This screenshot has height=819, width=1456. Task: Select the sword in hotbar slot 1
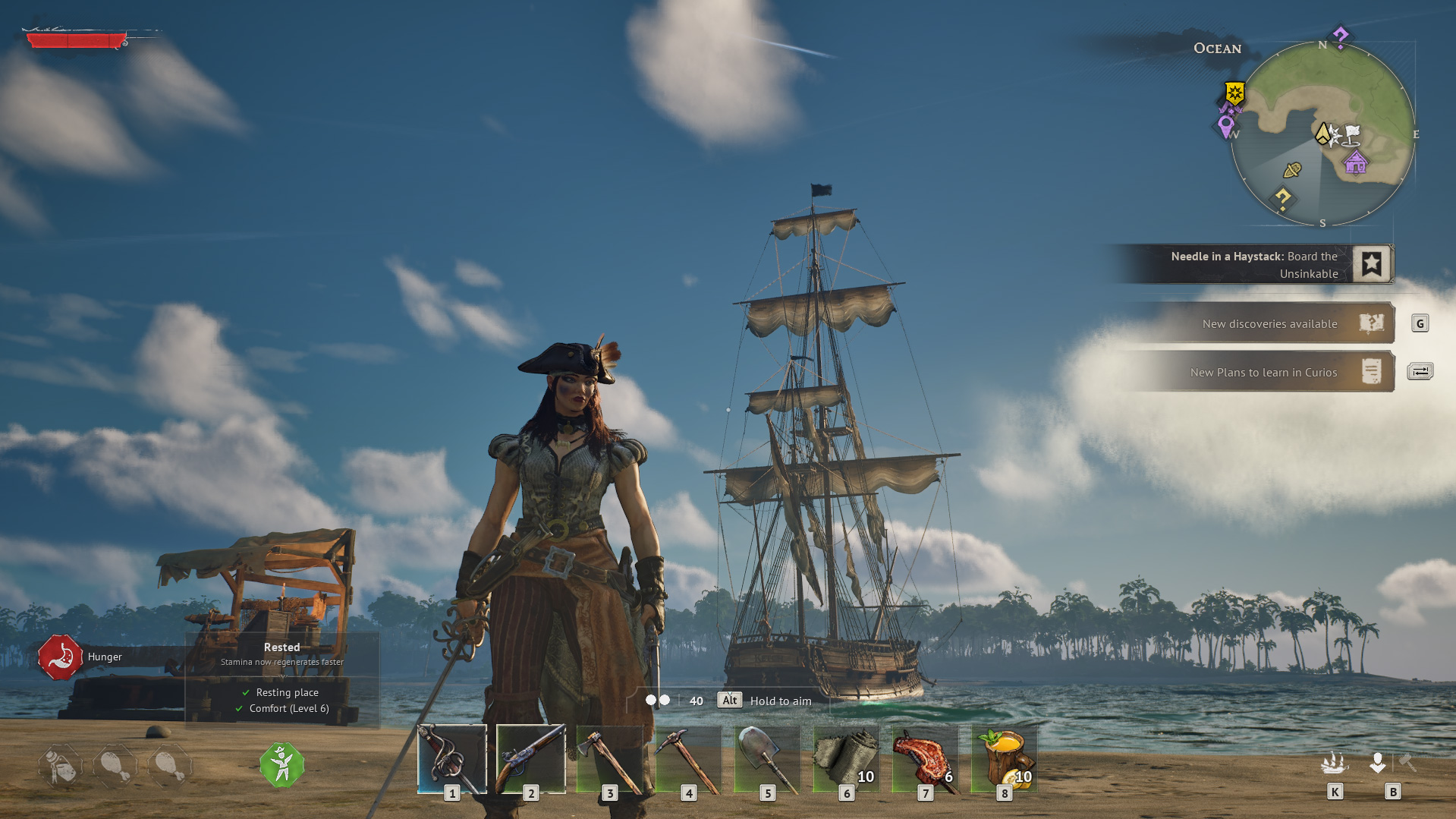pos(451,759)
